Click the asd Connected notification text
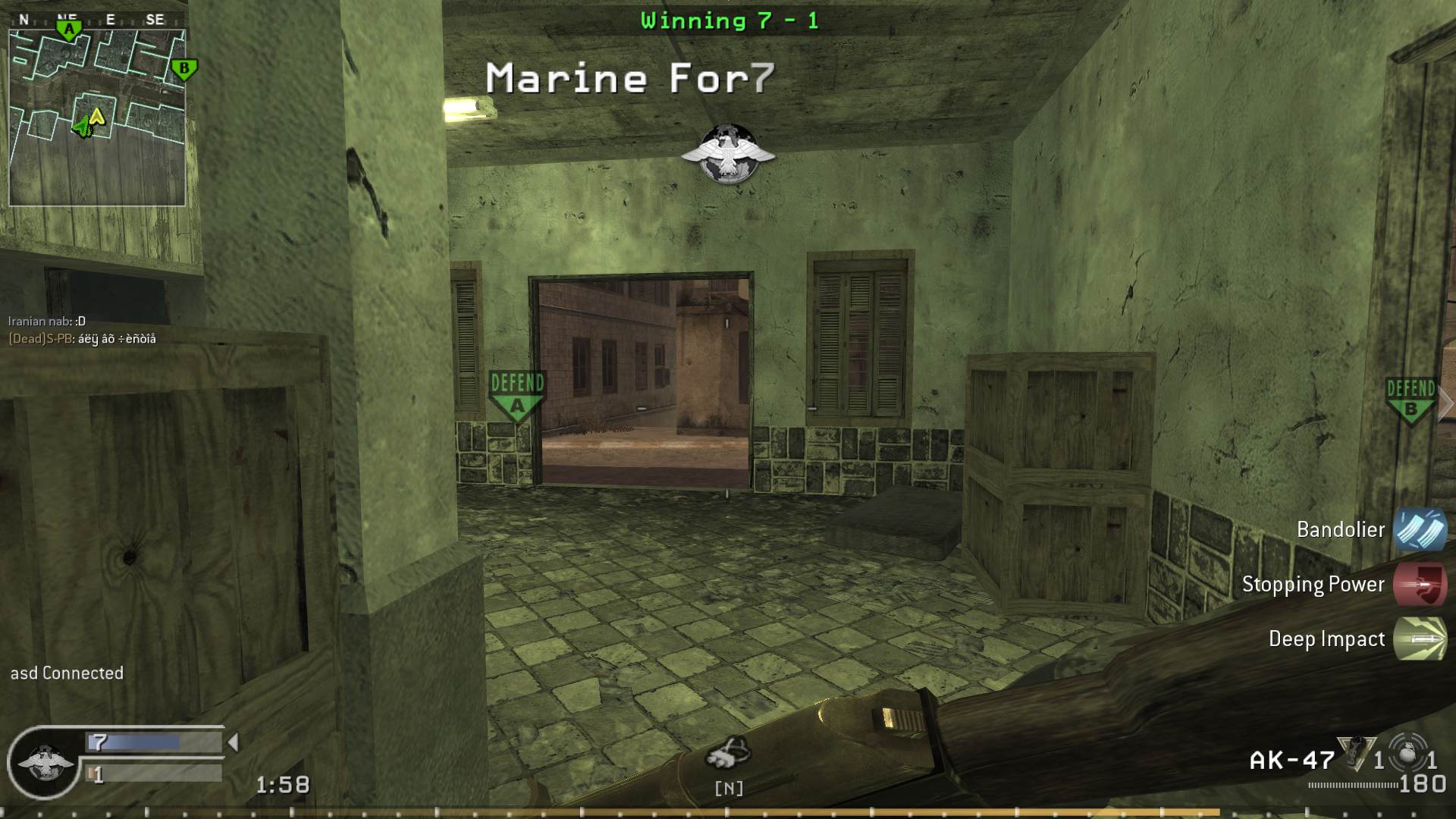 (x=66, y=673)
